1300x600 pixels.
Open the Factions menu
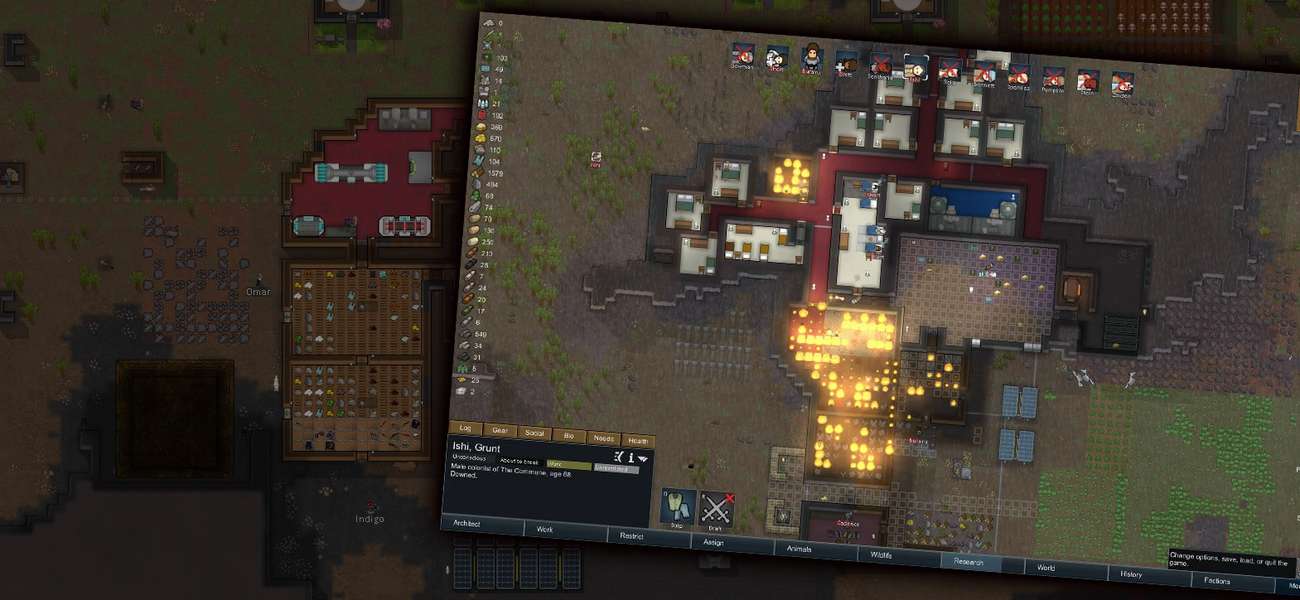(1217, 581)
